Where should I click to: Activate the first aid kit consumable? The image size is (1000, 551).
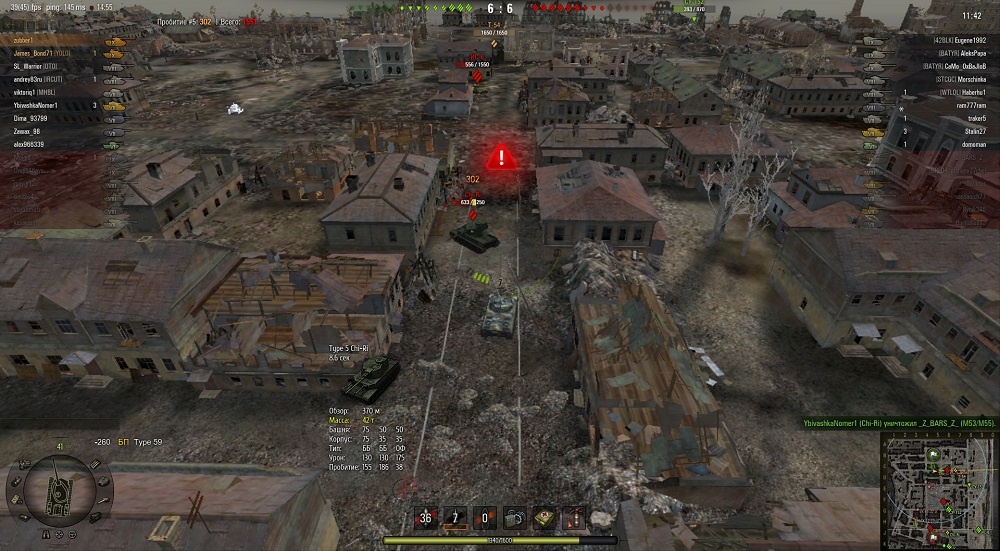click(x=545, y=518)
